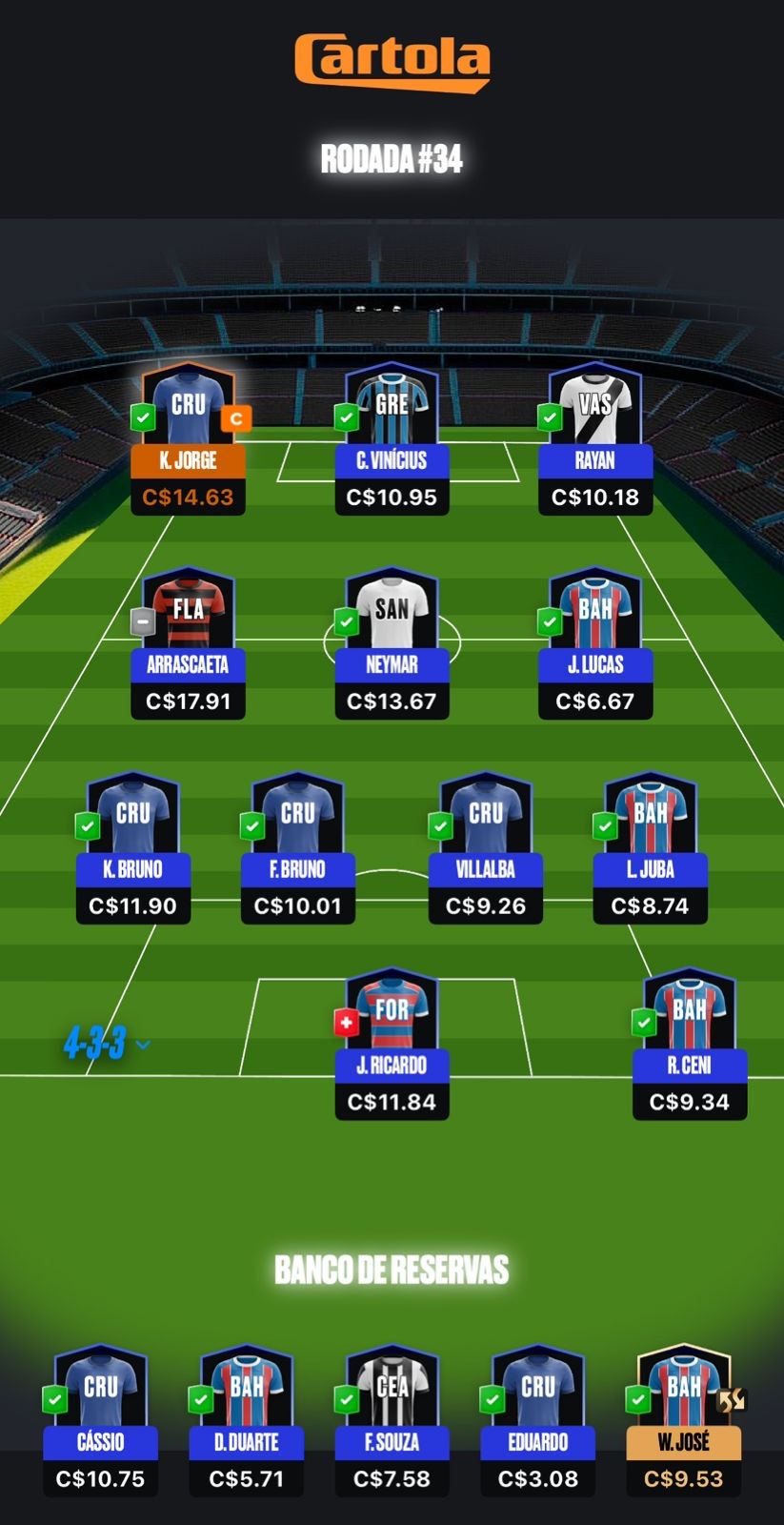This screenshot has height=1525, width=784.
Task: Select K. Bruno defender card
Action: (133, 848)
